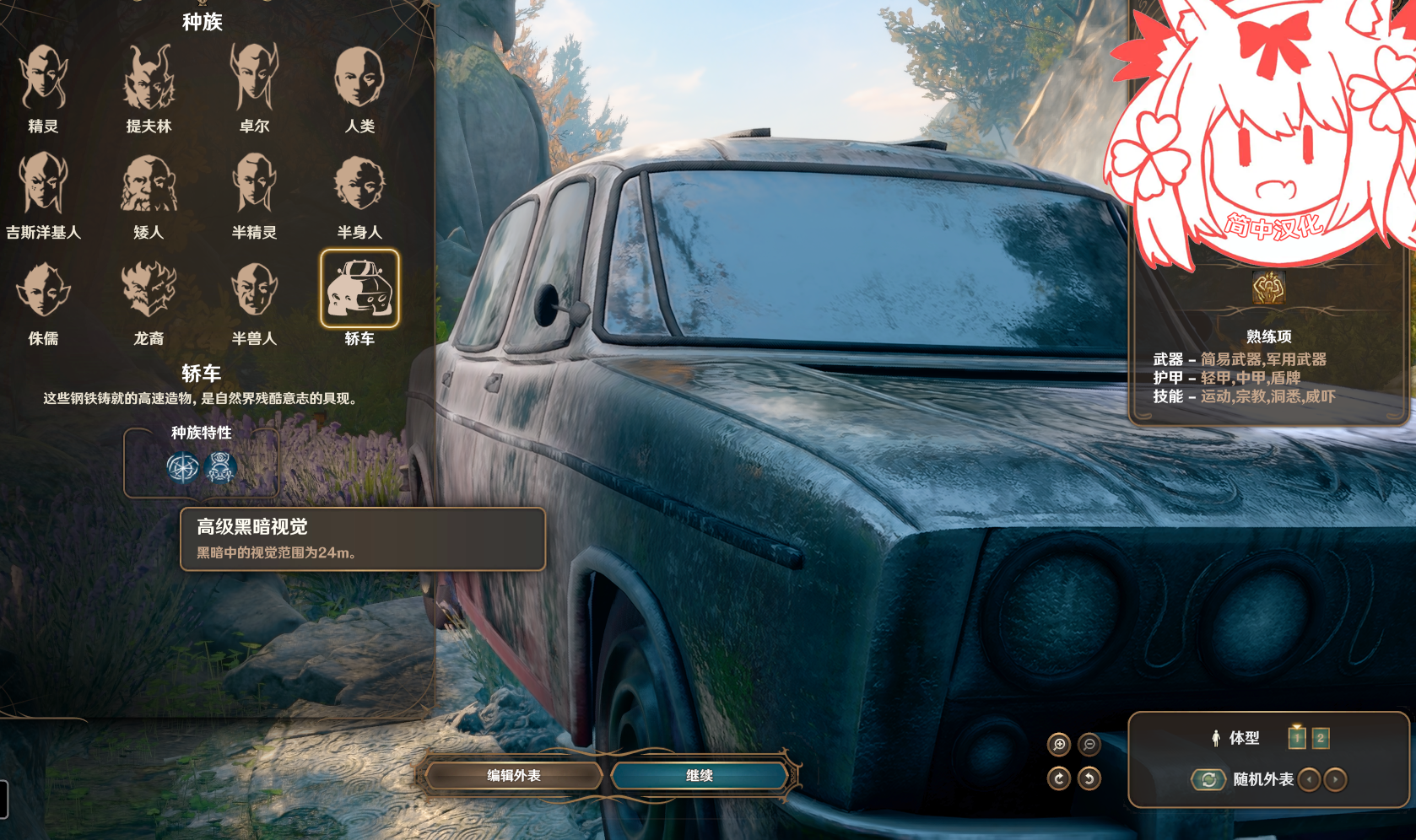Randomize appearance with the green refresh button
Viewport: 1416px width, 840px height.
(x=1208, y=779)
